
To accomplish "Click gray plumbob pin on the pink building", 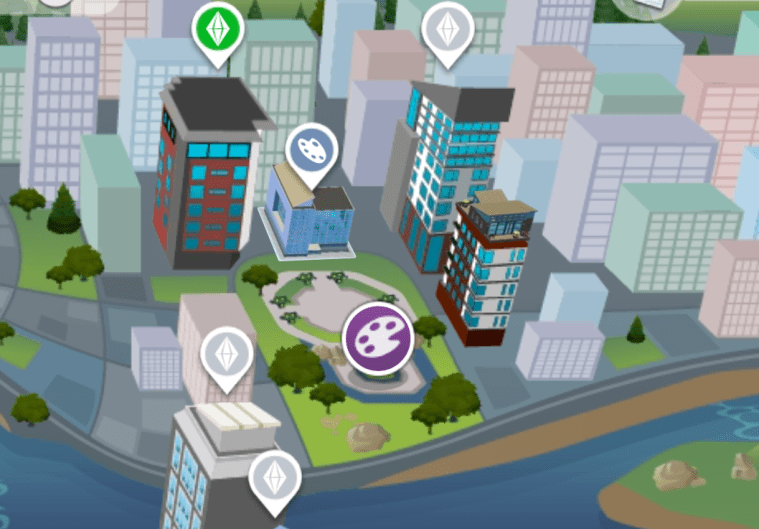I will (227, 357).
